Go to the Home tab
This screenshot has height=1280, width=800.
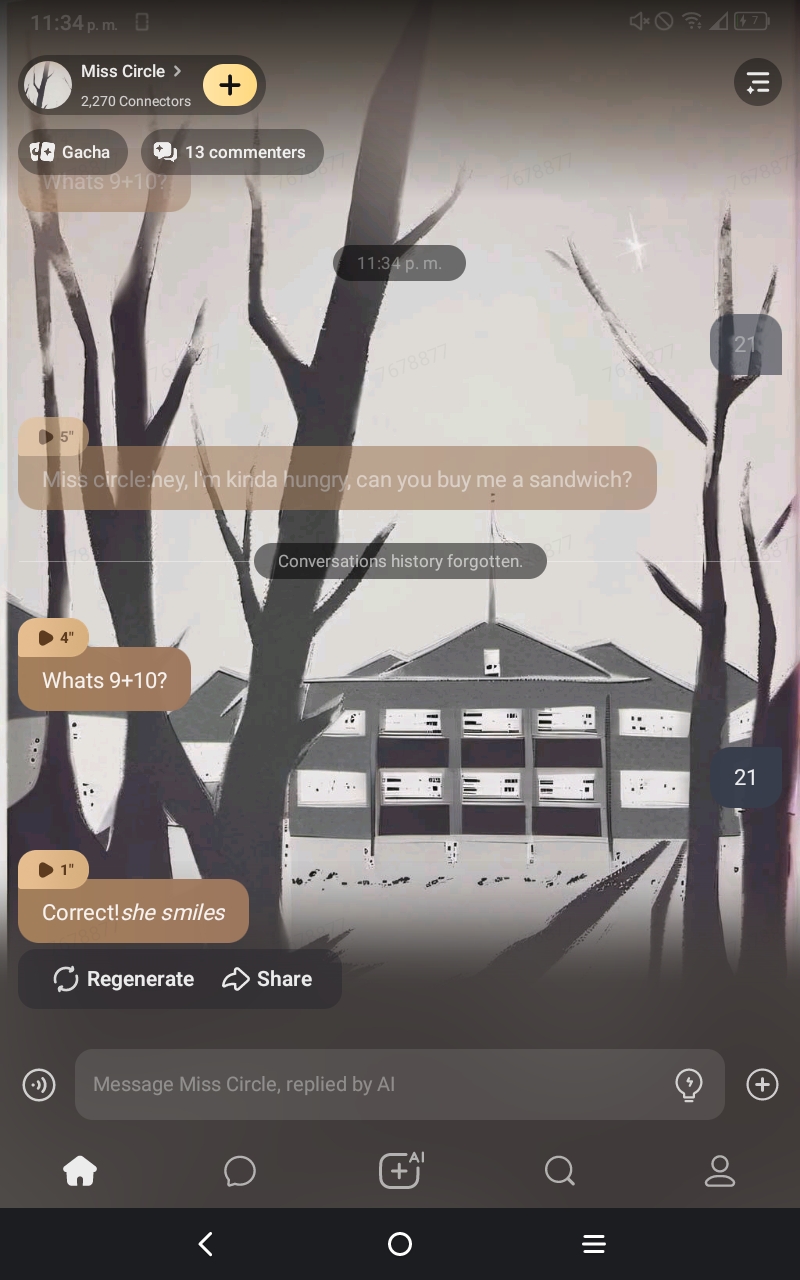pos(80,1170)
